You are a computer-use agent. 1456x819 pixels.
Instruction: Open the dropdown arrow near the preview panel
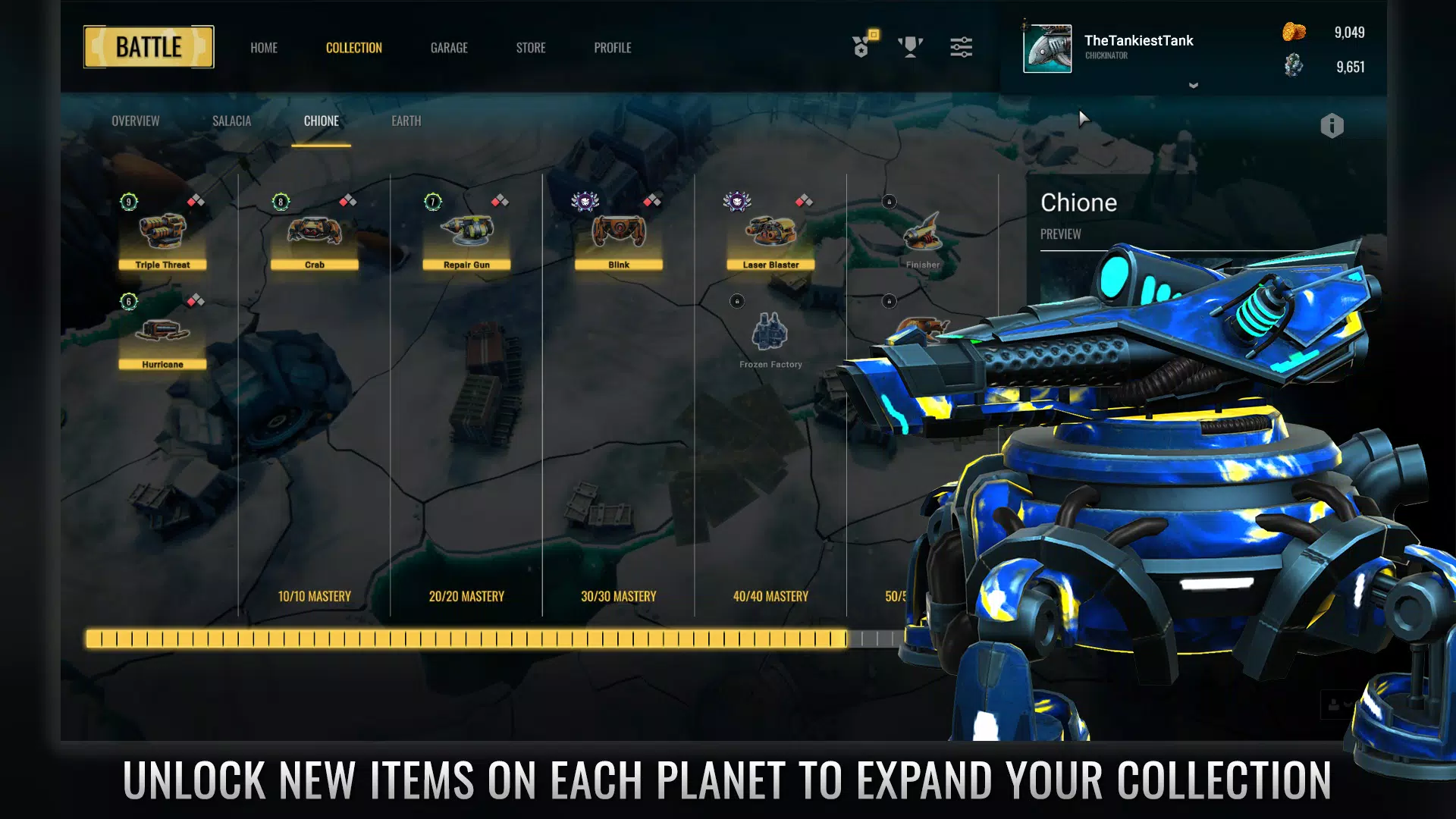pyautogui.click(x=1192, y=86)
